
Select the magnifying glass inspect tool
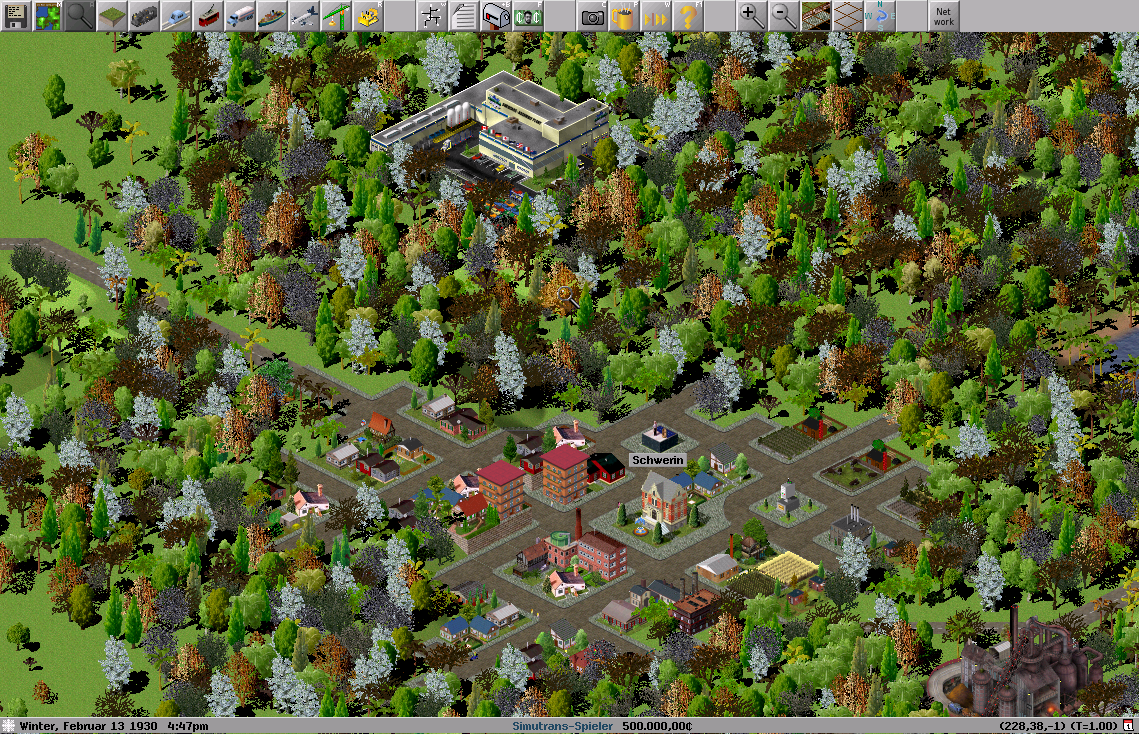(80, 16)
